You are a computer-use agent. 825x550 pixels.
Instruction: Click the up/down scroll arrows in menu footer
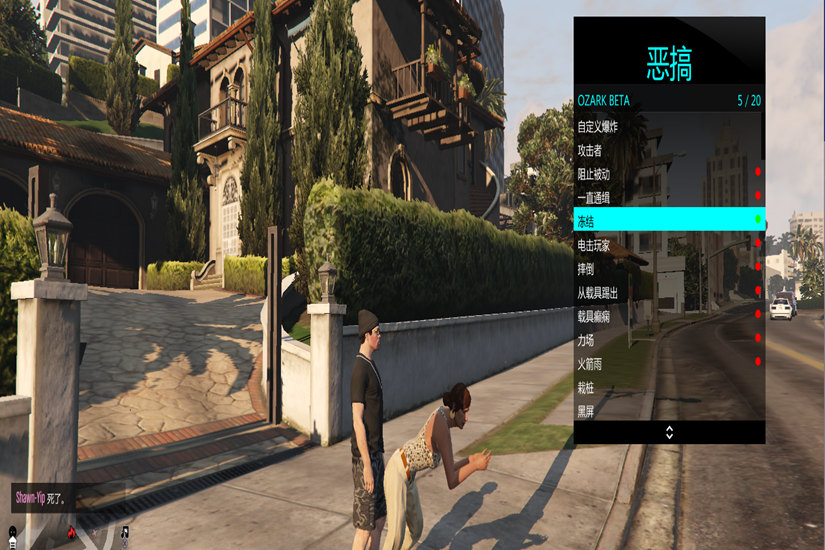click(669, 432)
